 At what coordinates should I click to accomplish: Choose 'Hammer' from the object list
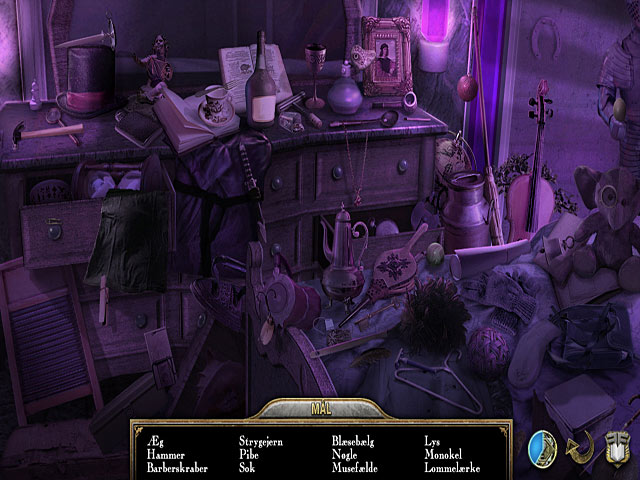(166, 453)
